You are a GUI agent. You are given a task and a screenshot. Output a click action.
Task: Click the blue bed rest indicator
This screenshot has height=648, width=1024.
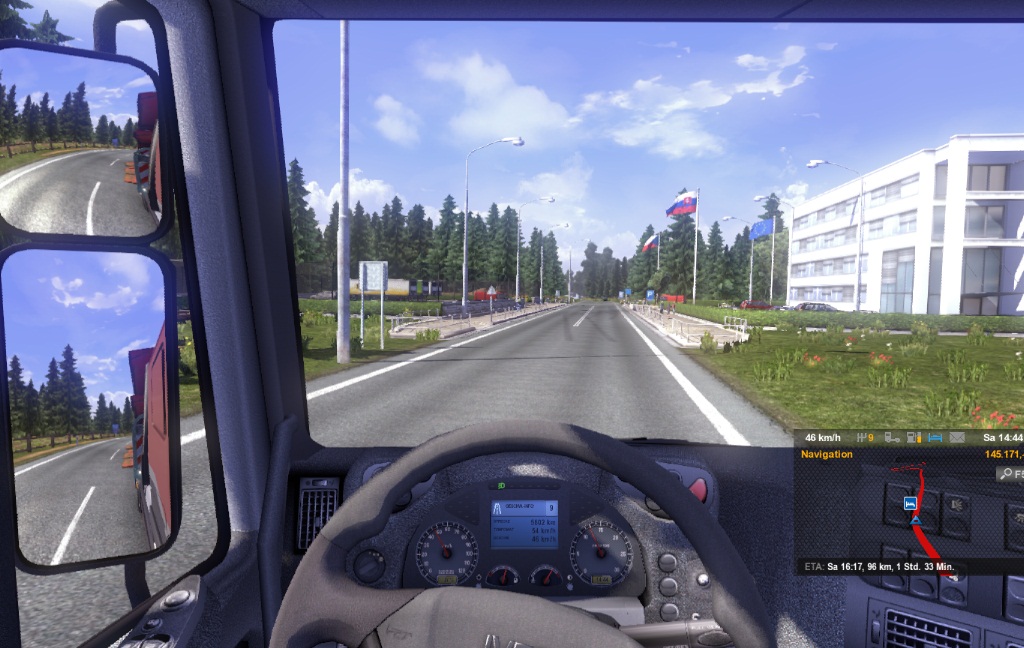click(936, 437)
